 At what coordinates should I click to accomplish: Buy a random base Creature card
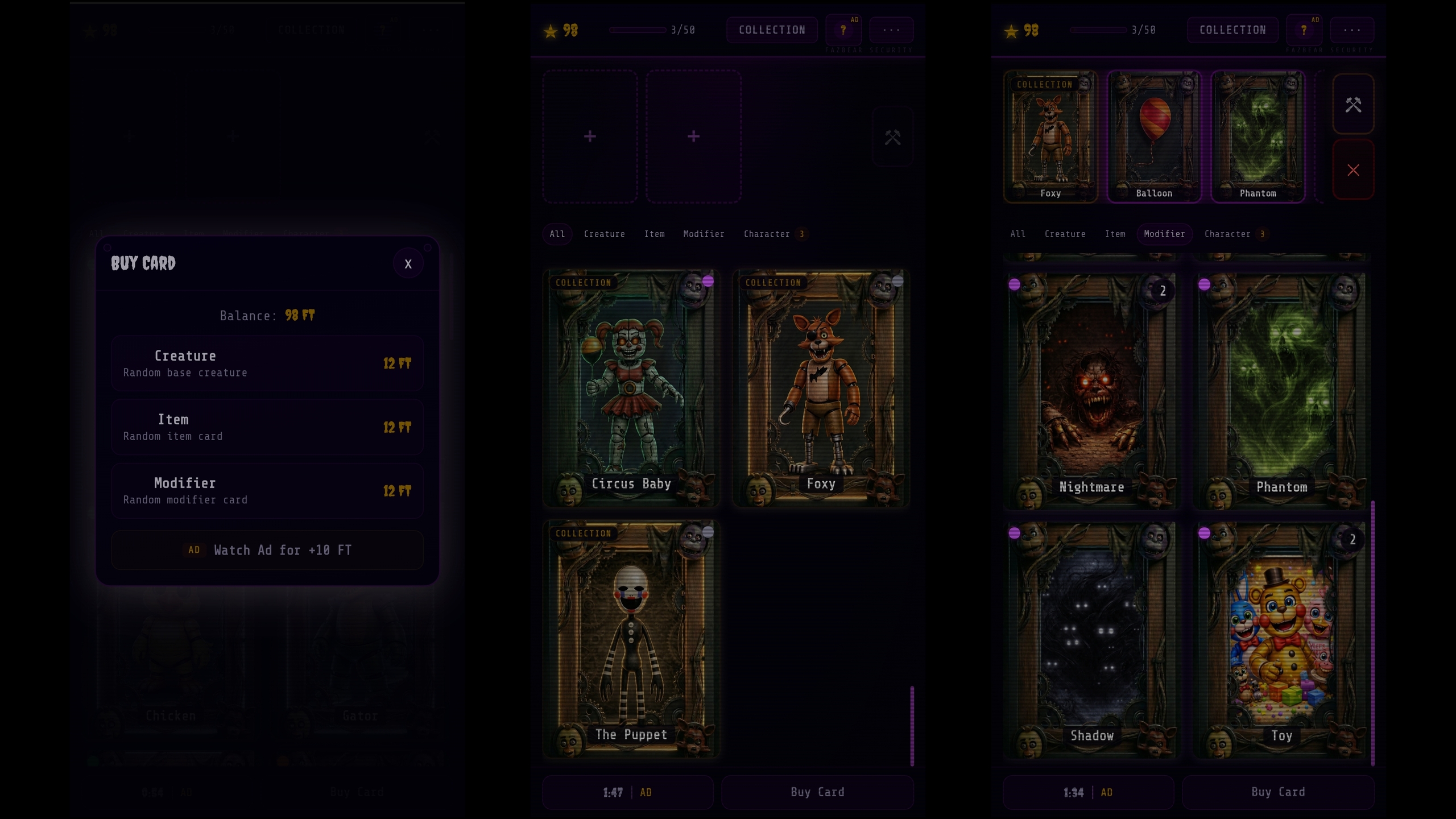click(x=267, y=363)
